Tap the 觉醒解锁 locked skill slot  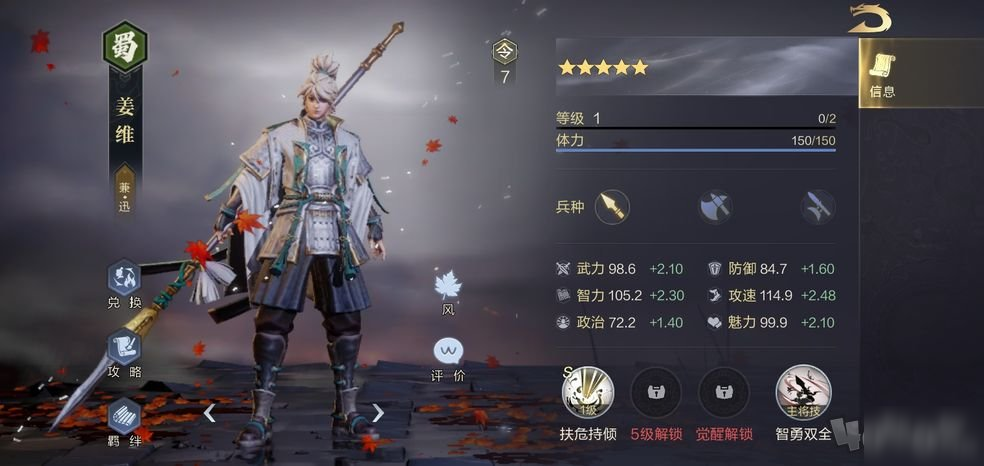[x=724, y=392]
